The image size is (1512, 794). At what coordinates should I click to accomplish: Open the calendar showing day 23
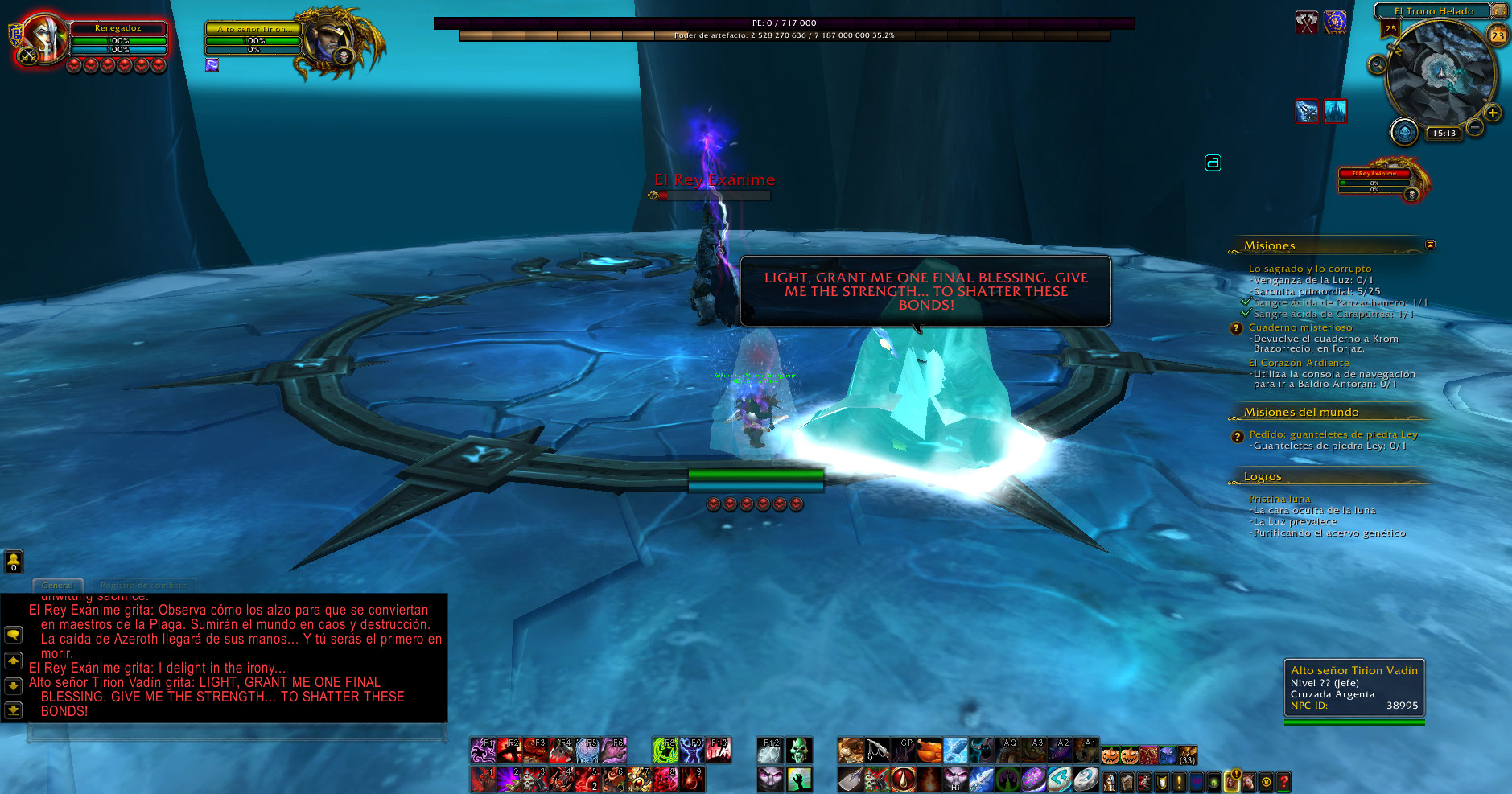click(1498, 35)
